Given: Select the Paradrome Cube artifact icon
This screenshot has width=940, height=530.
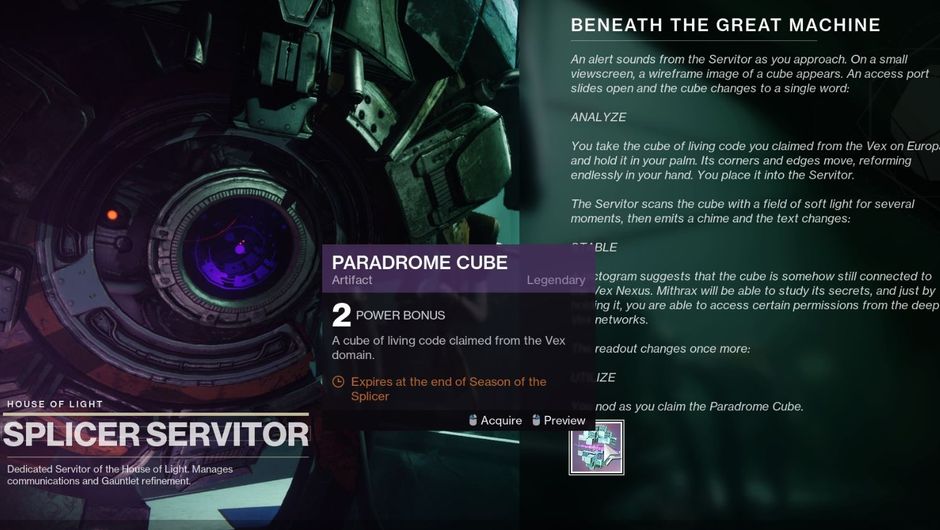Looking at the screenshot, I should click(x=596, y=447).
